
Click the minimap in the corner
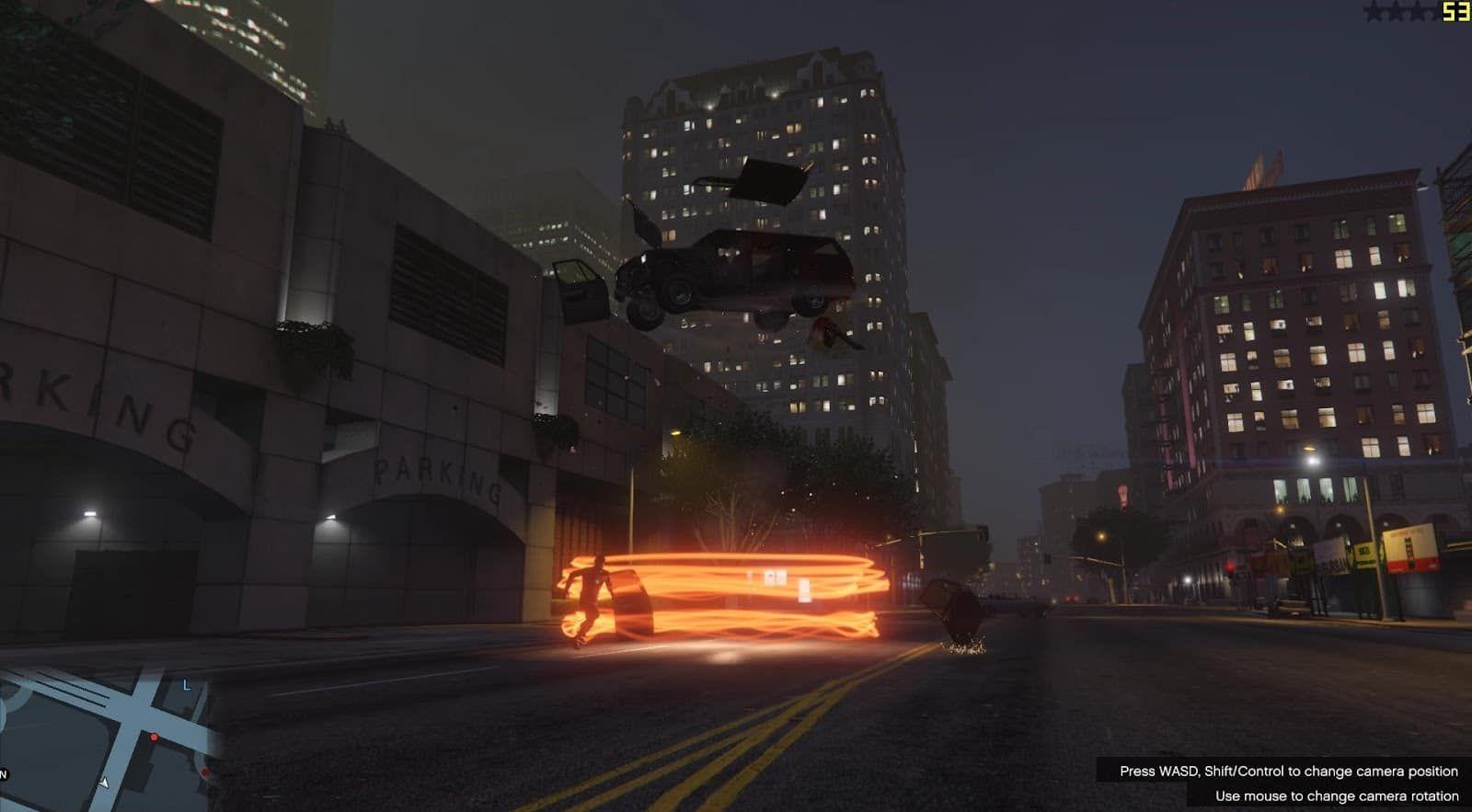[109, 736]
